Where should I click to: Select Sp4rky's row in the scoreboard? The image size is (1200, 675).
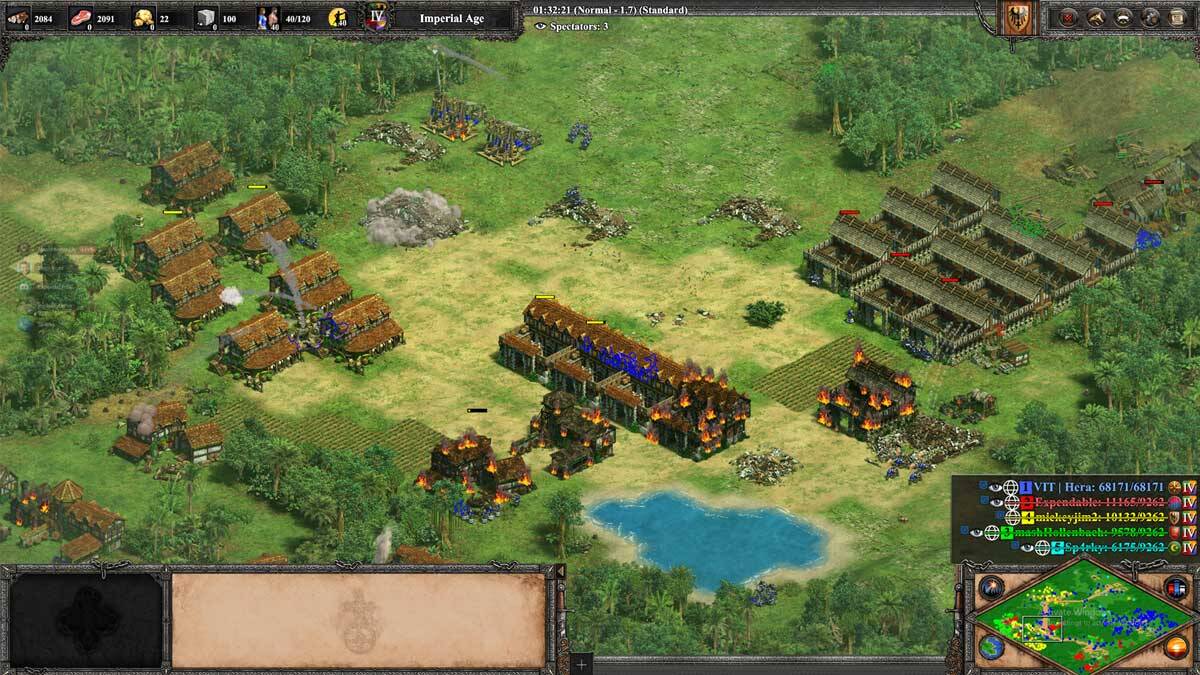[1110, 548]
